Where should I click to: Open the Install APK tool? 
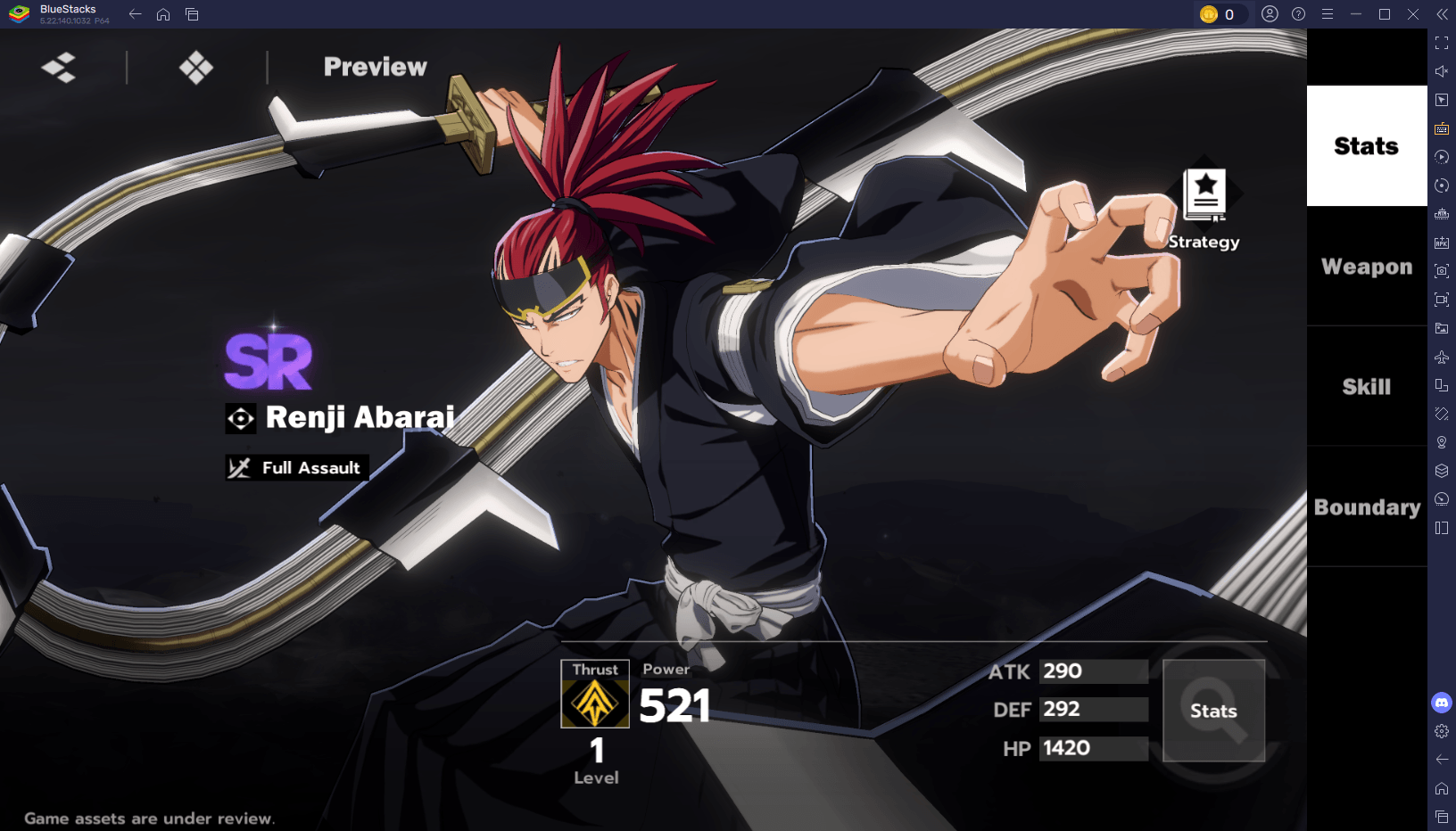(1442, 242)
